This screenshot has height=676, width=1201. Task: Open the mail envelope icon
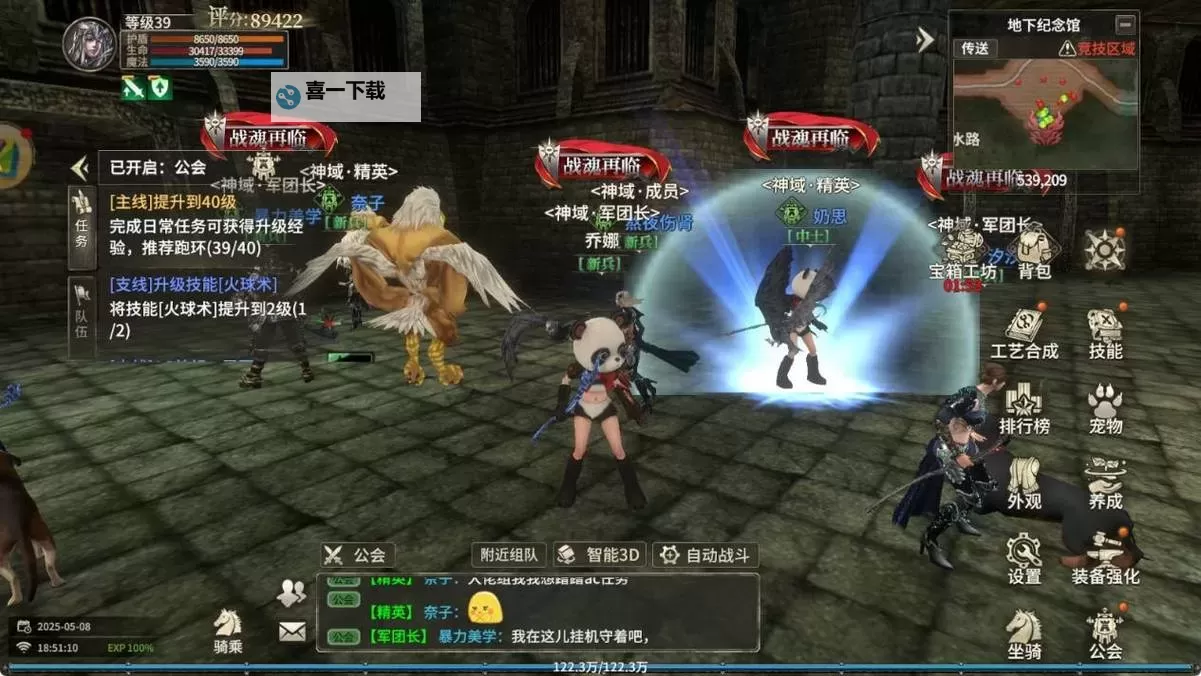292,631
